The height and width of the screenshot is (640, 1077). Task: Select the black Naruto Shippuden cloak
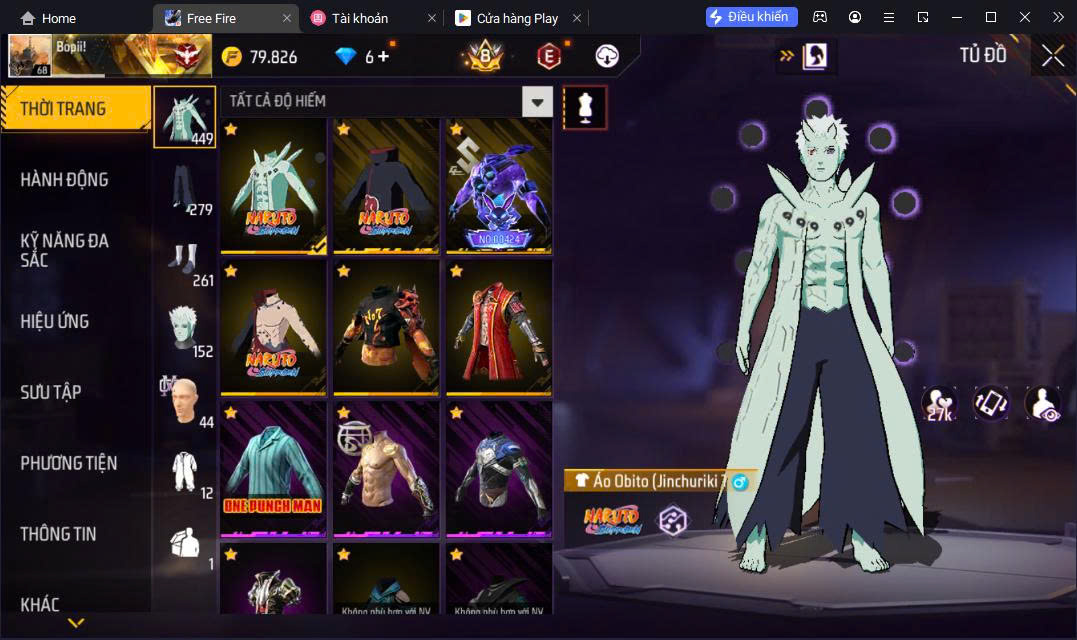(385, 185)
